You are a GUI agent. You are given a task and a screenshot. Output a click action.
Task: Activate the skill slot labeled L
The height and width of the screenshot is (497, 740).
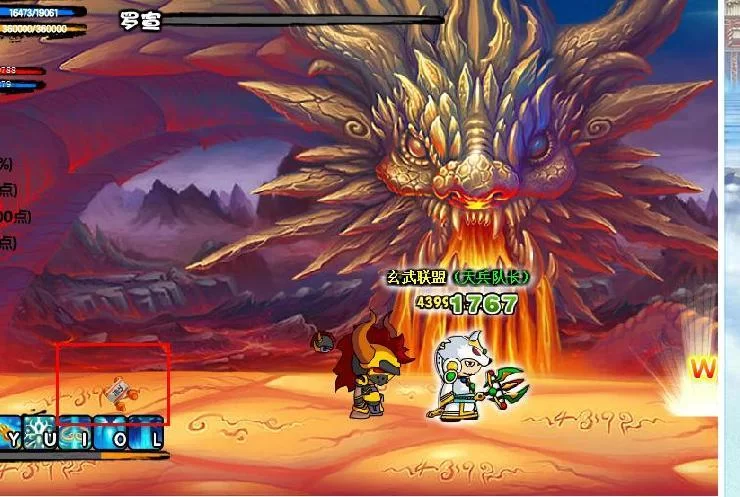coord(146,434)
